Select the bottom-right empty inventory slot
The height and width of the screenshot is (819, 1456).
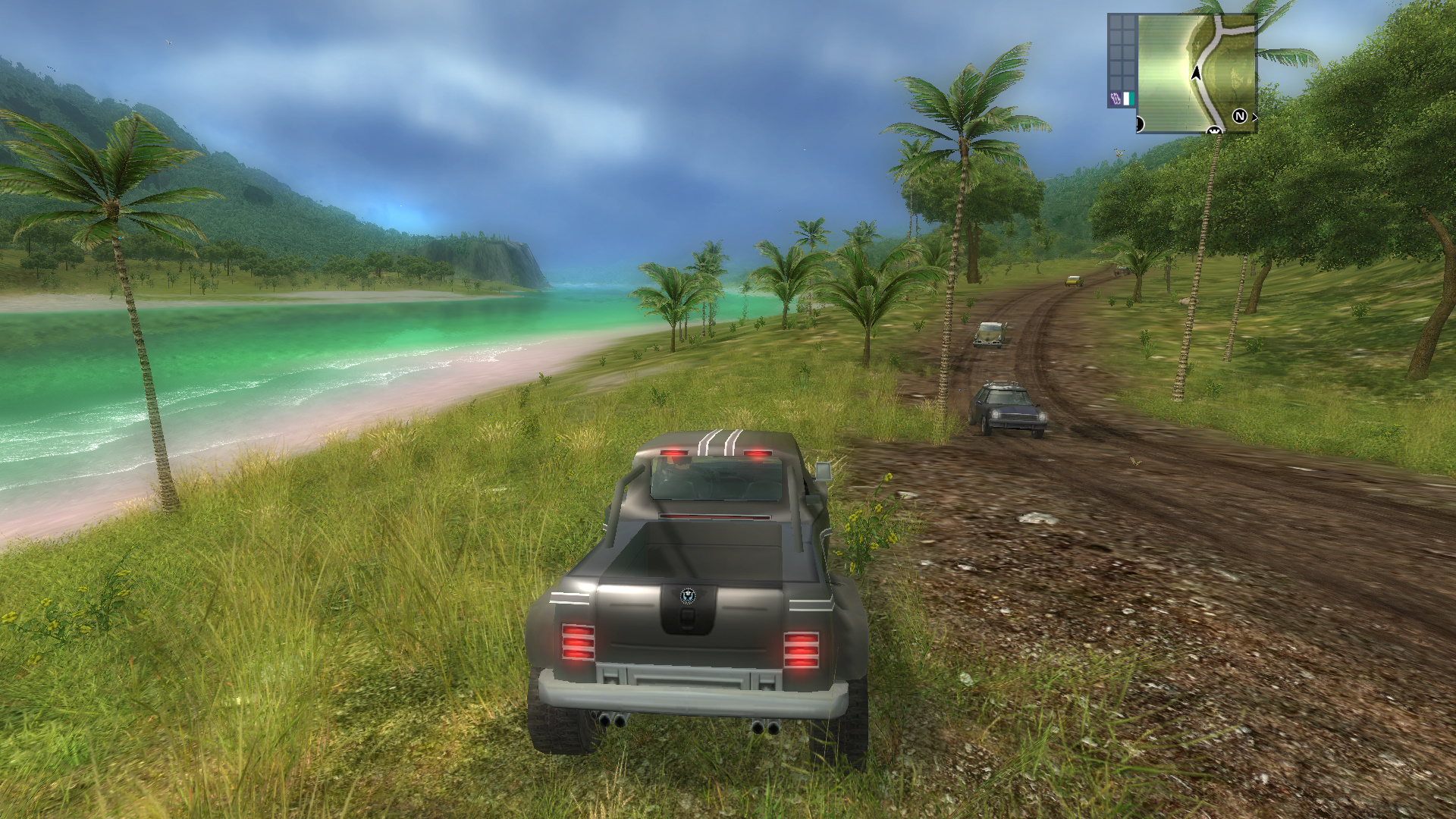[x=1128, y=81]
